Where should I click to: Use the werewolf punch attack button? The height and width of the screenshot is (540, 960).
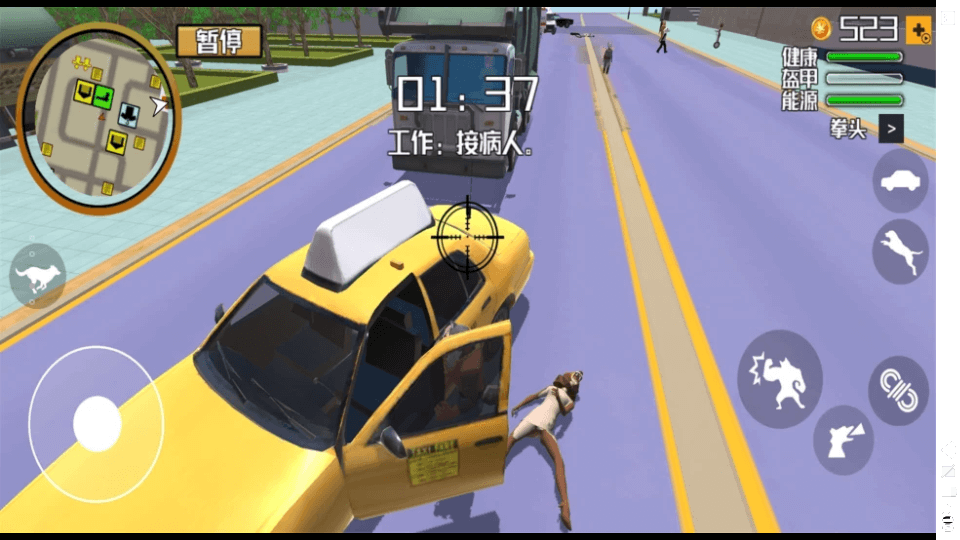780,379
